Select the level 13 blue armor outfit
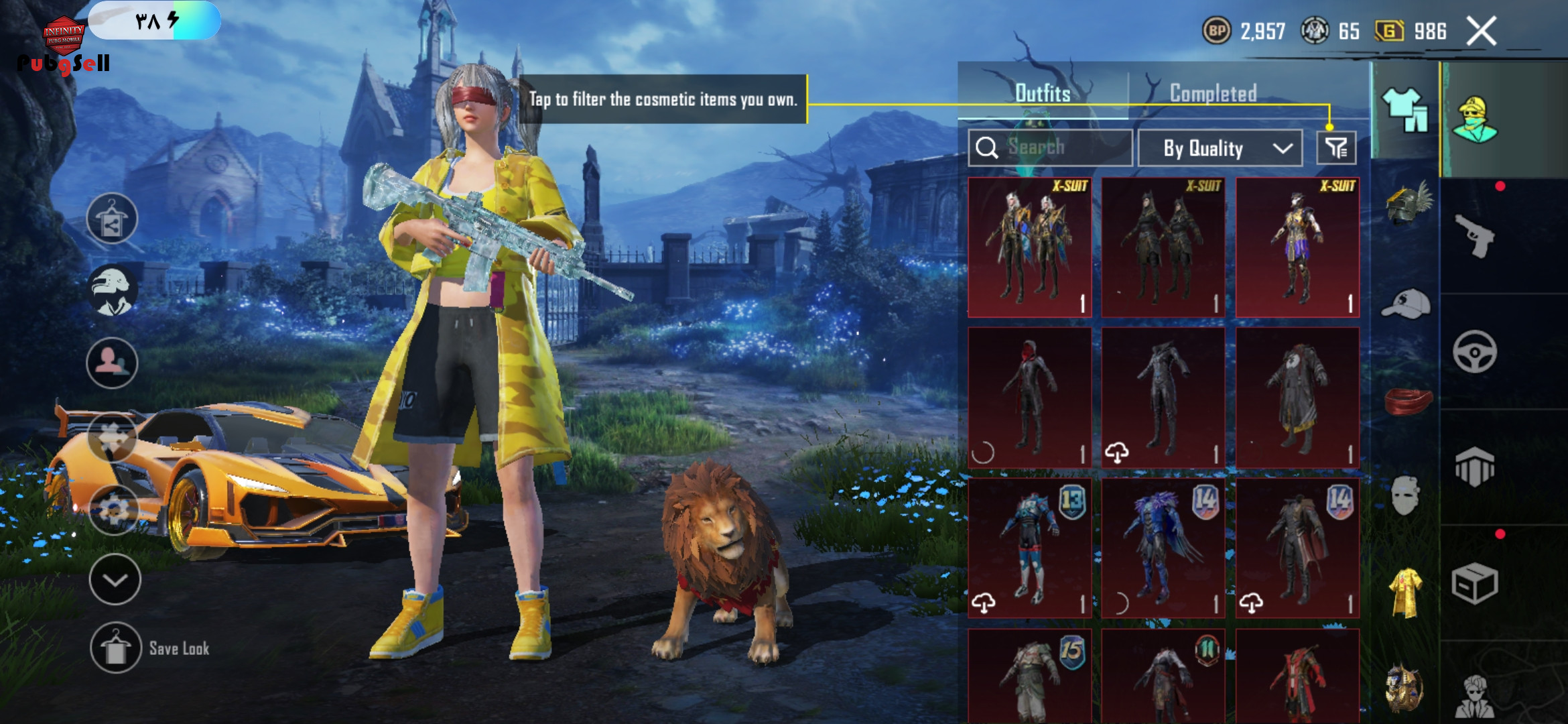 (1029, 548)
